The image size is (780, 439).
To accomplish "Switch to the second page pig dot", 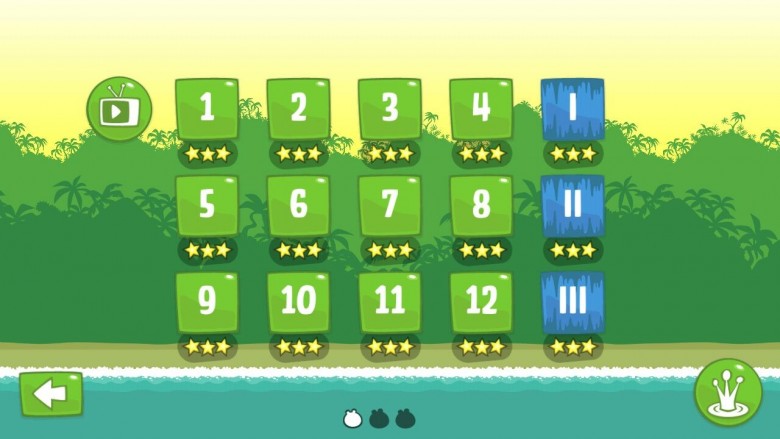I will click(379, 418).
